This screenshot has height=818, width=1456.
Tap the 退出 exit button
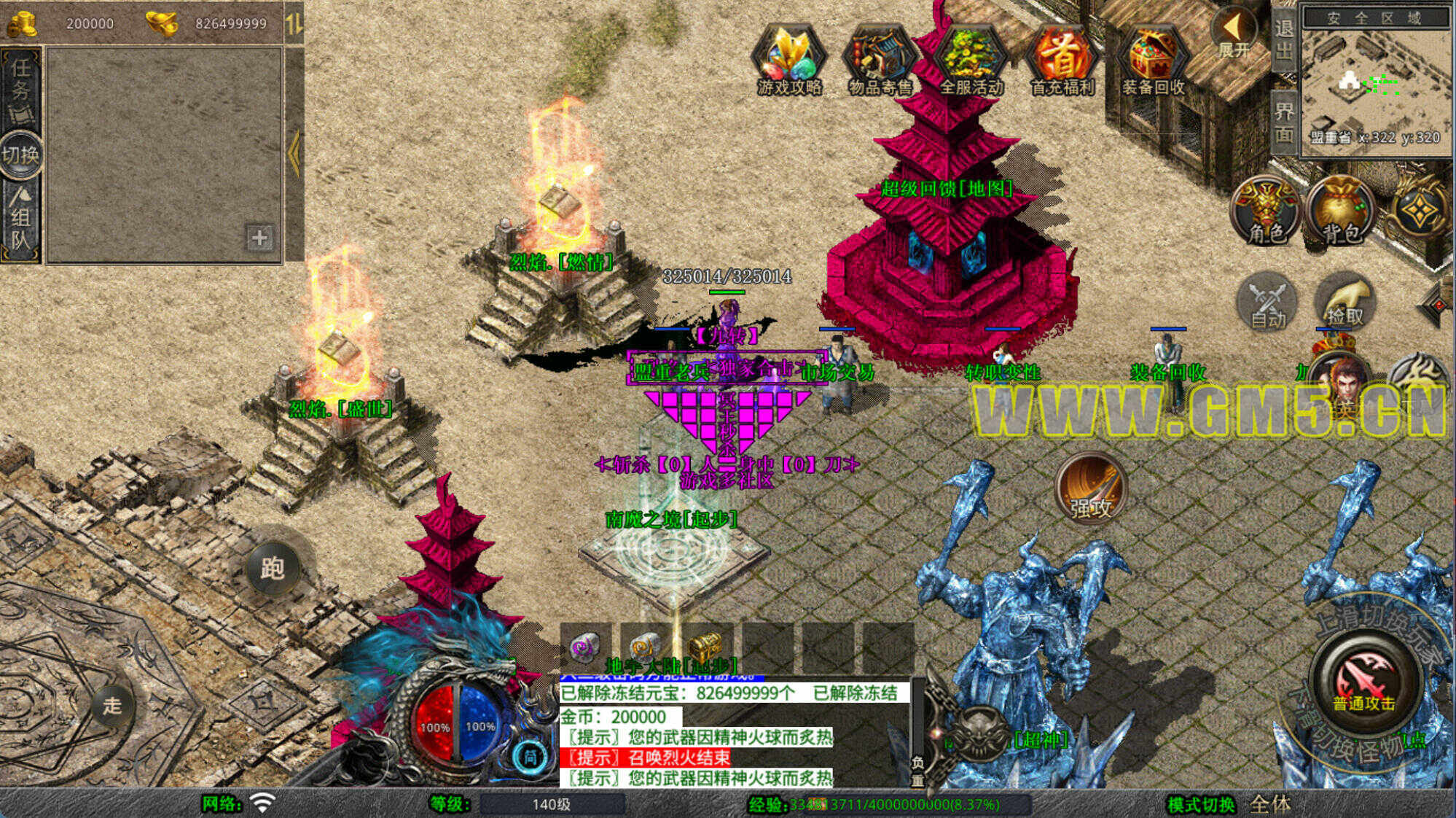point(1284,39)
